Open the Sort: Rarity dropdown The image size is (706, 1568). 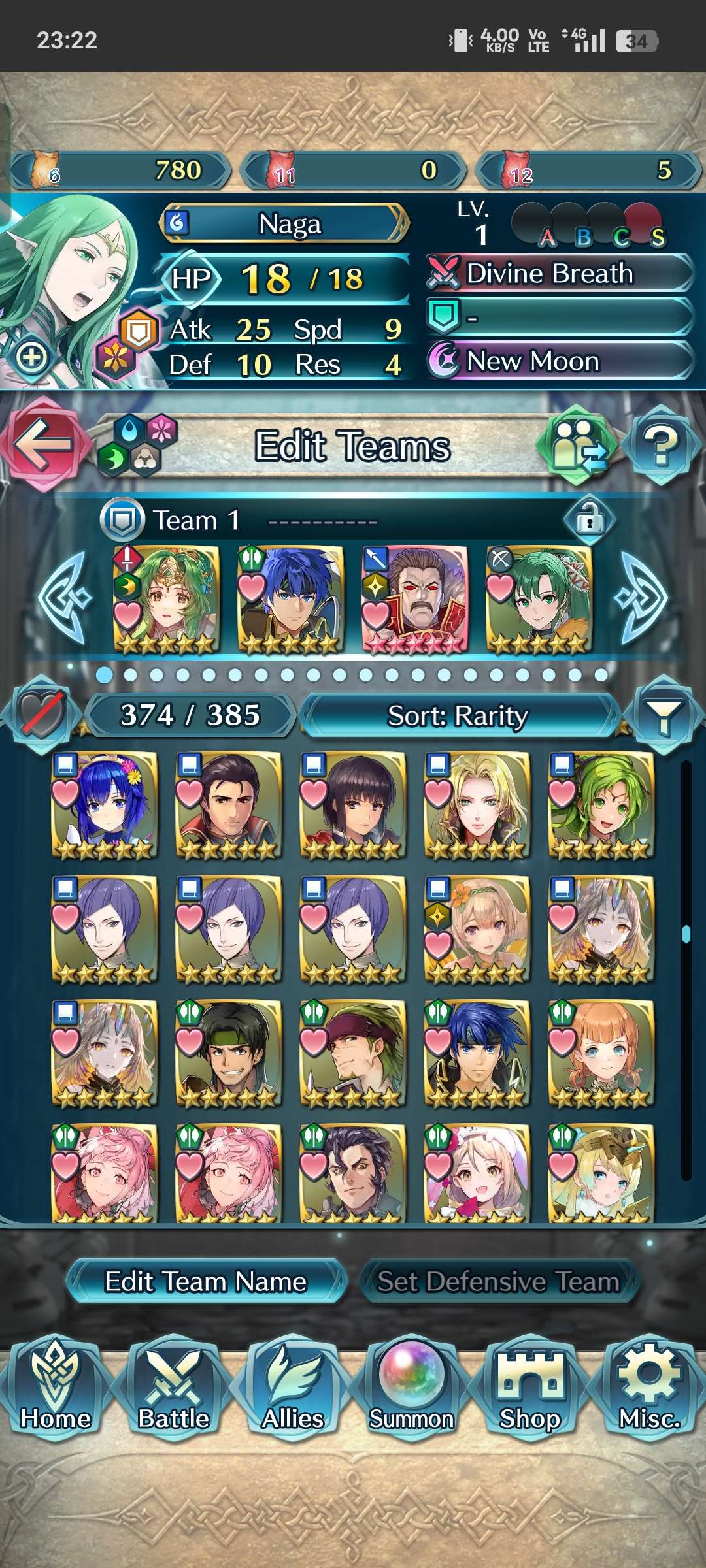458,715
